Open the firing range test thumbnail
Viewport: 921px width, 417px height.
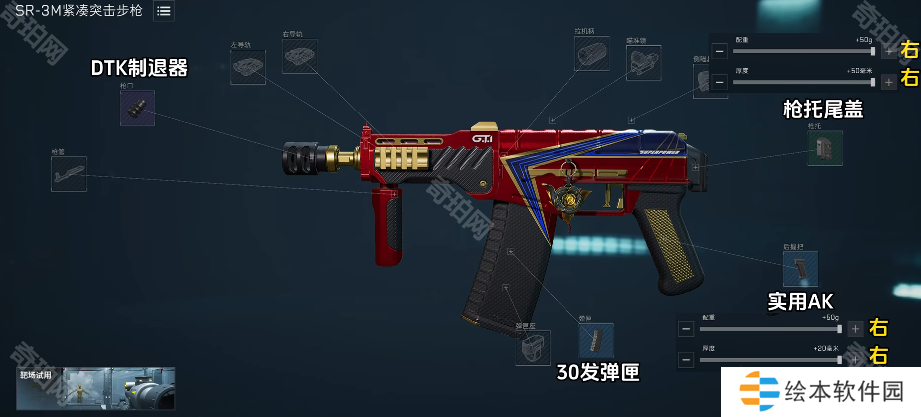point(97,389)
